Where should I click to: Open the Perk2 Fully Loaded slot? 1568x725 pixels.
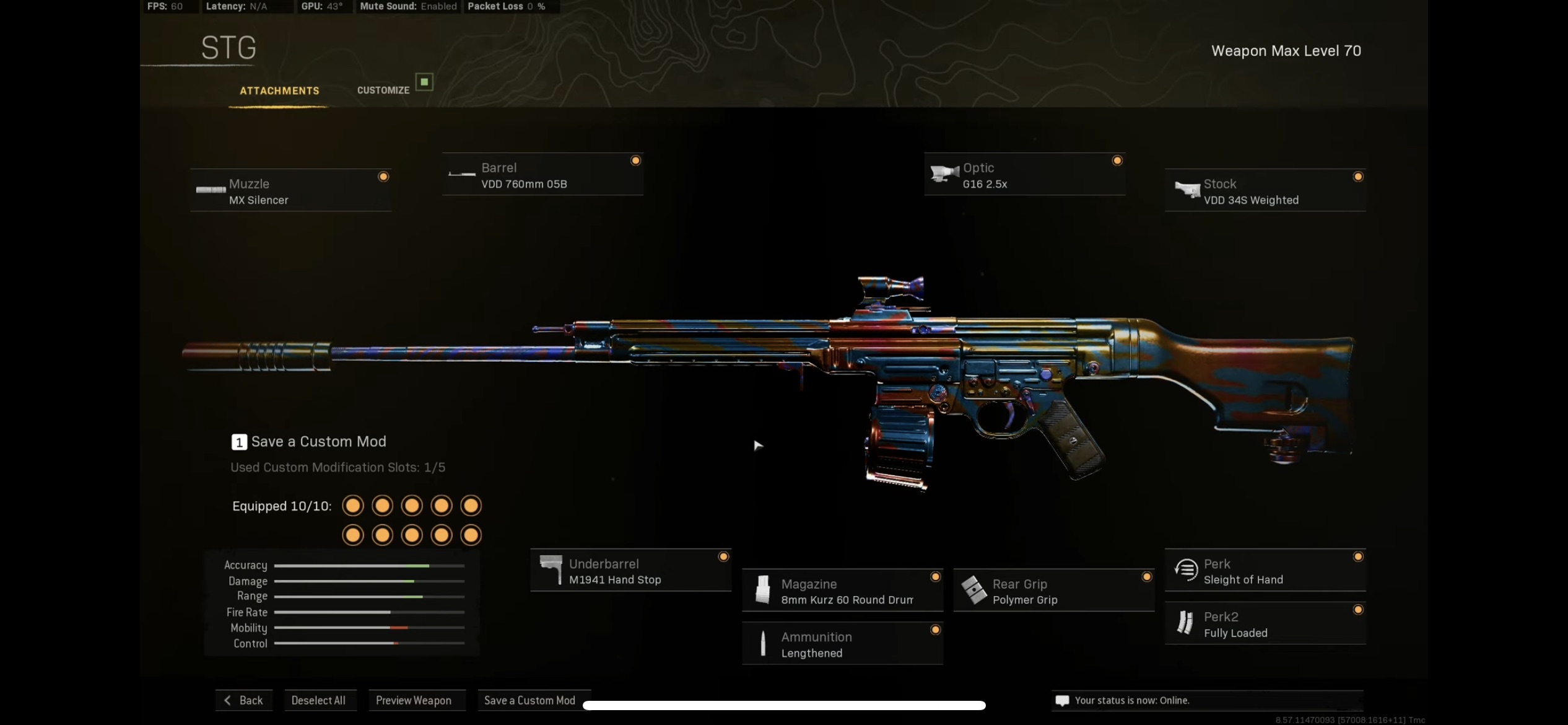1265,624
